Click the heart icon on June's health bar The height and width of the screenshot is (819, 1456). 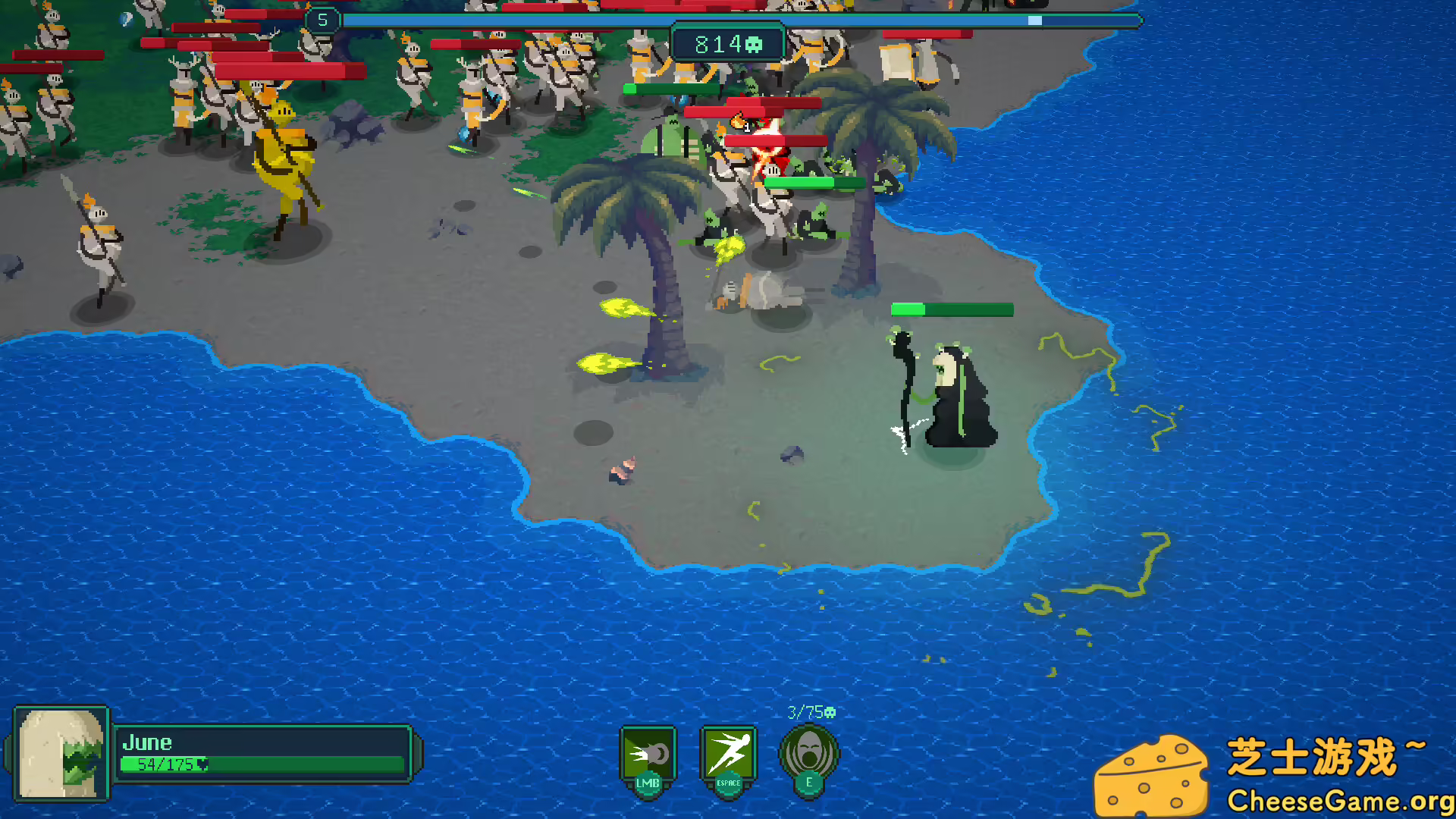point(201,766)
